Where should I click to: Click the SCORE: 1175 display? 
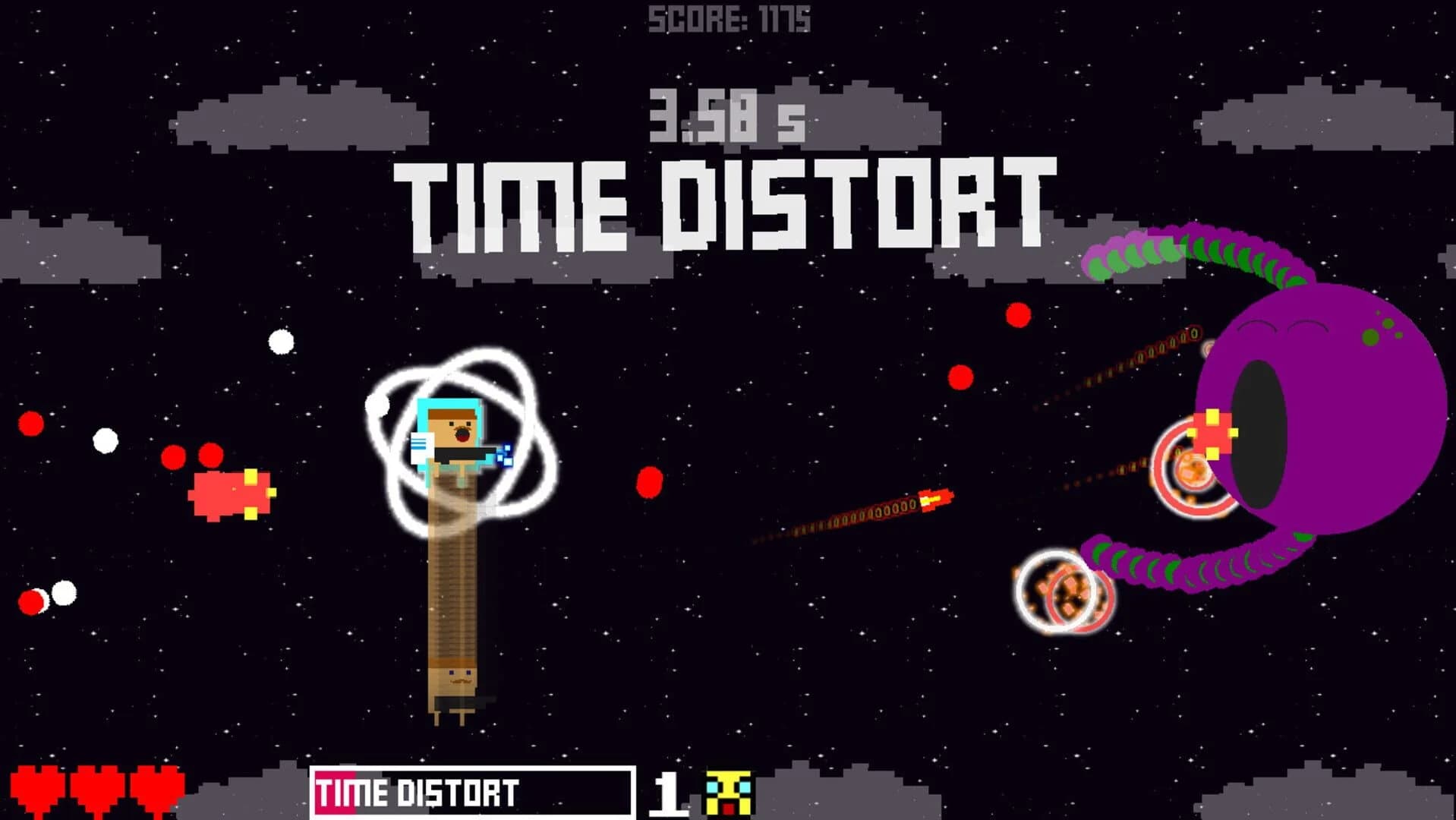point(729,17)
